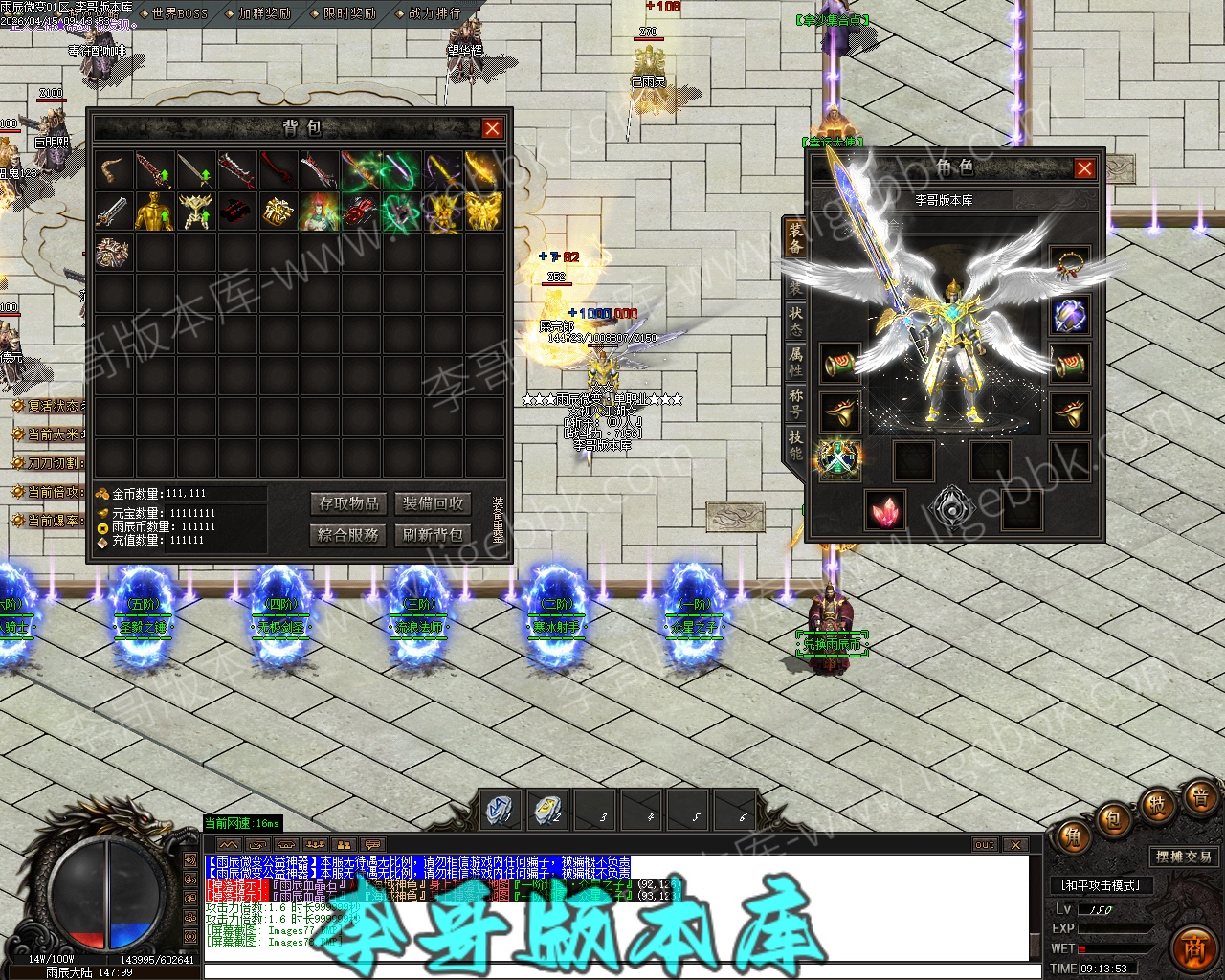The height and width of the screenshot is (980, 1225).
Task: Select the red crystal equipment slot
Action: pyautogui.click(x=885, y=510)
